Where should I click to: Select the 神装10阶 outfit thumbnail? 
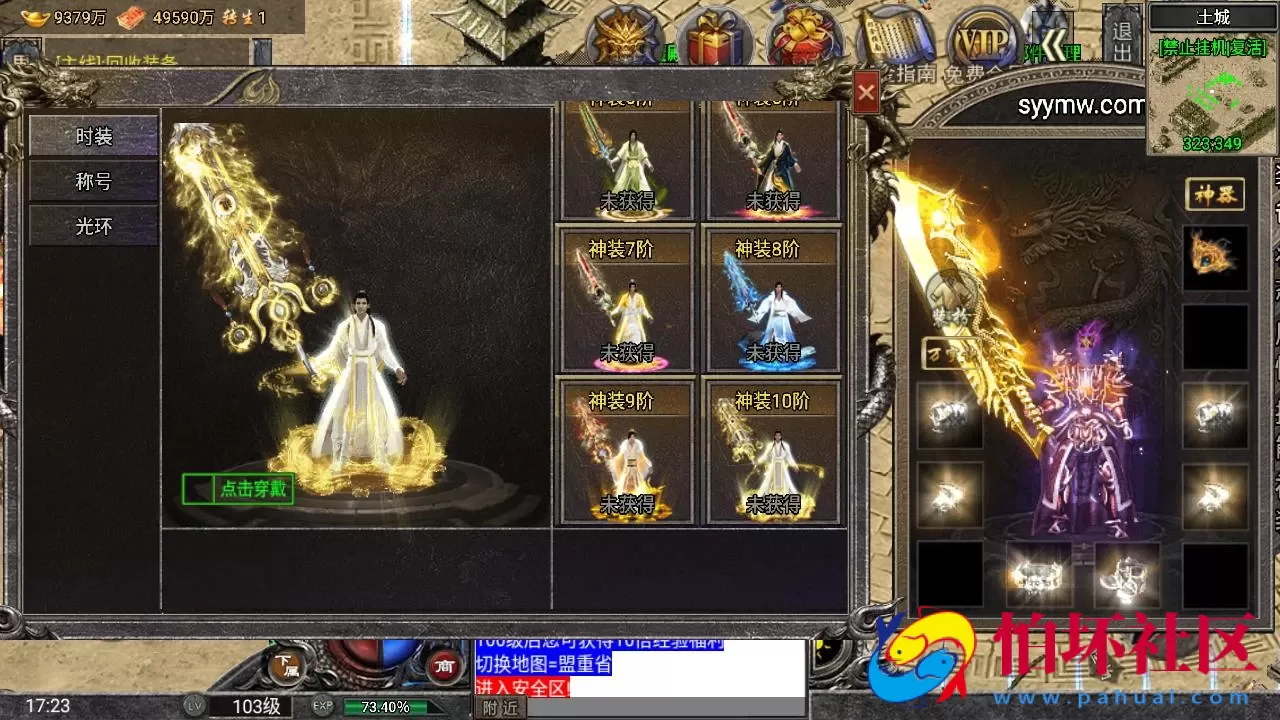coord(772,450)
